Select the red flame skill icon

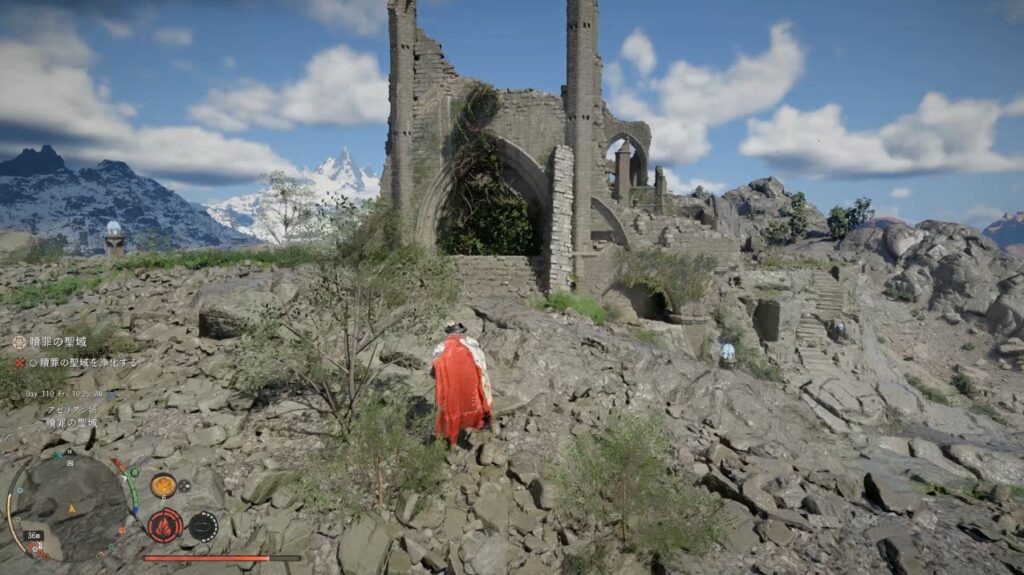coord(165,524)
